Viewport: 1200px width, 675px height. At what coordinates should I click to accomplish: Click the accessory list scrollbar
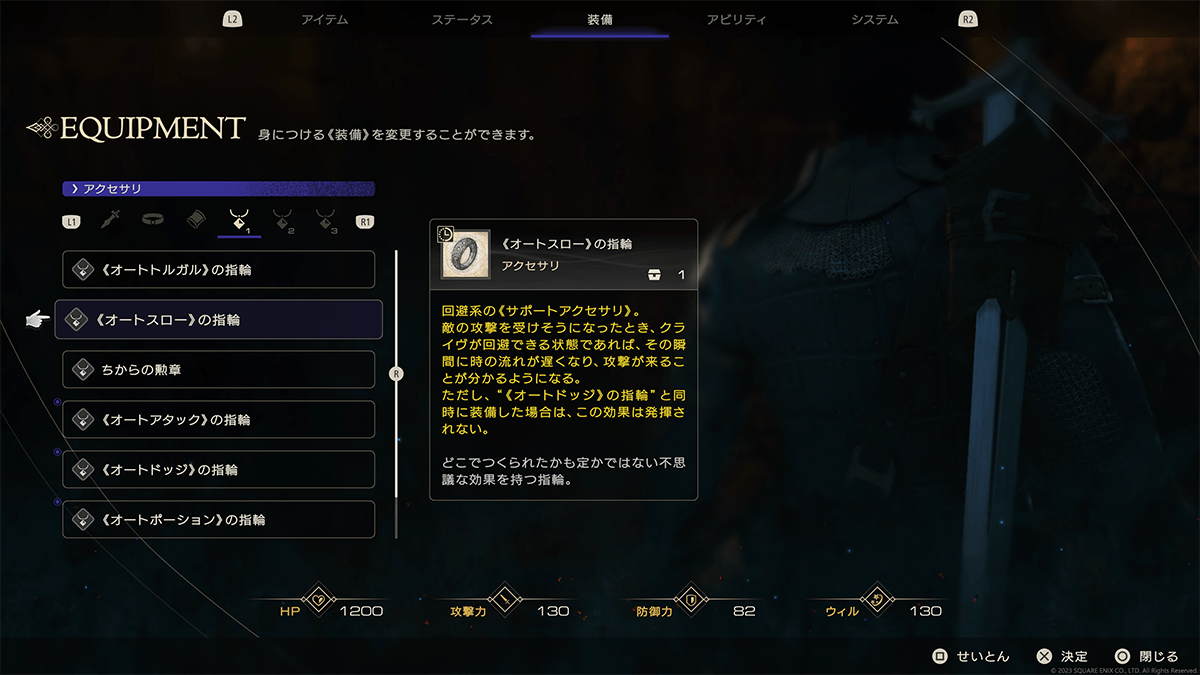tap(397, 374)
